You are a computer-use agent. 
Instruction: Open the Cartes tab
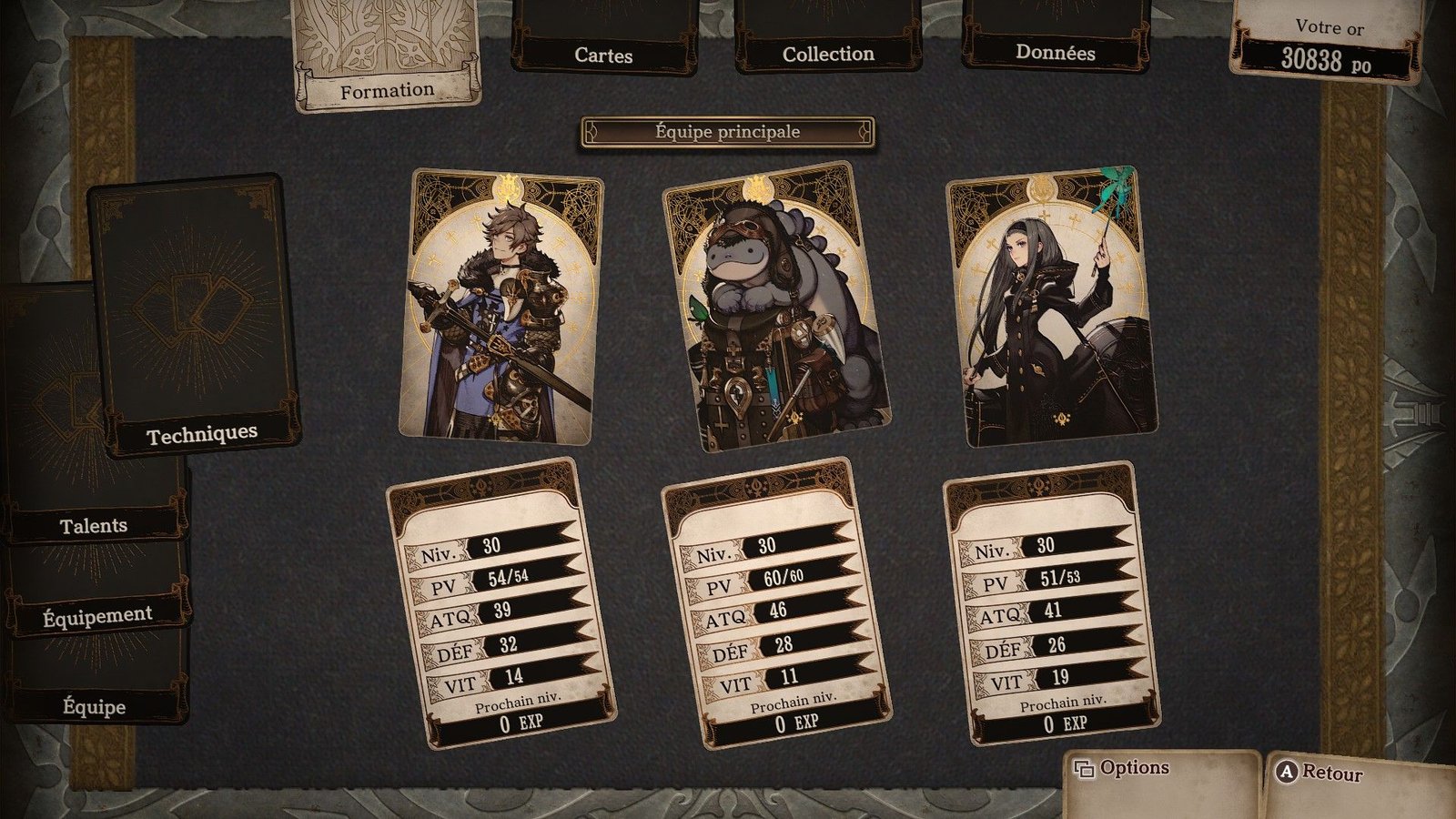point(603,41)
